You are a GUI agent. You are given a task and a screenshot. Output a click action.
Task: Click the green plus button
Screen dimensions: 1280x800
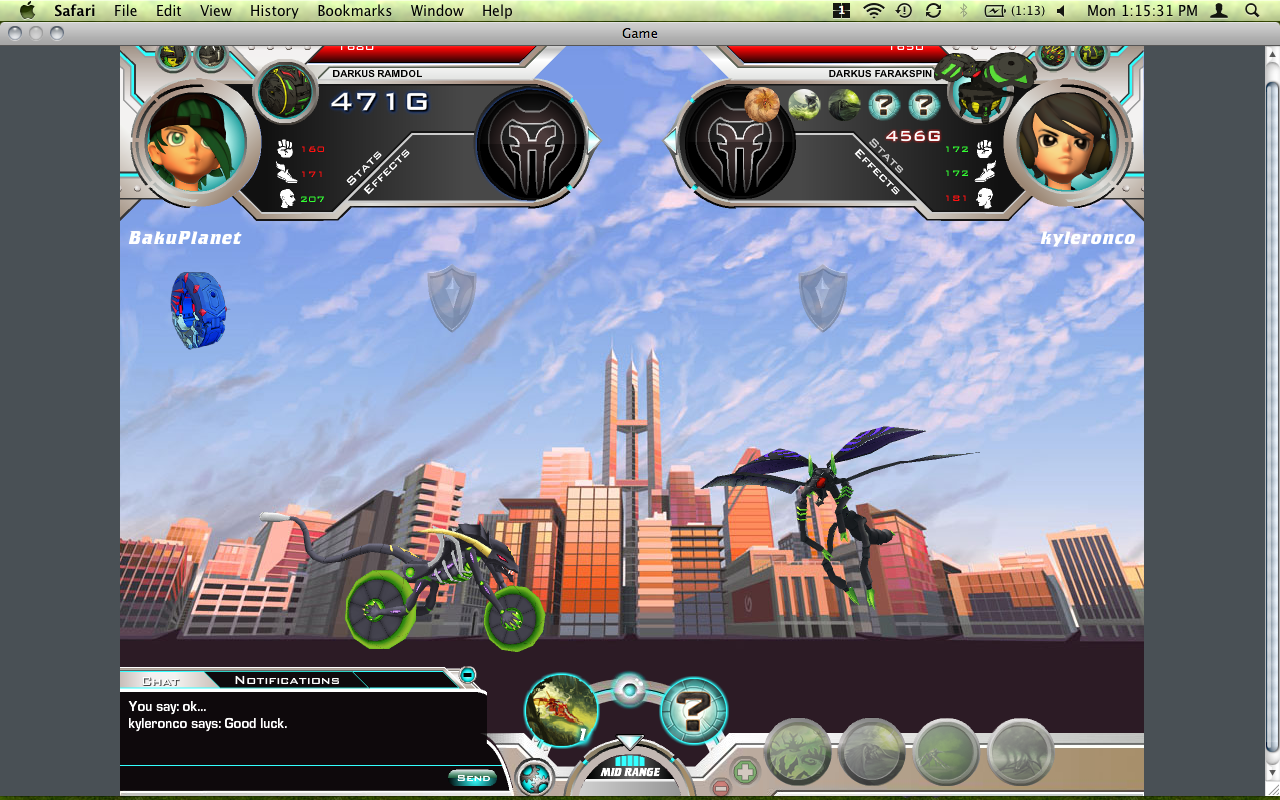[745, 771]
